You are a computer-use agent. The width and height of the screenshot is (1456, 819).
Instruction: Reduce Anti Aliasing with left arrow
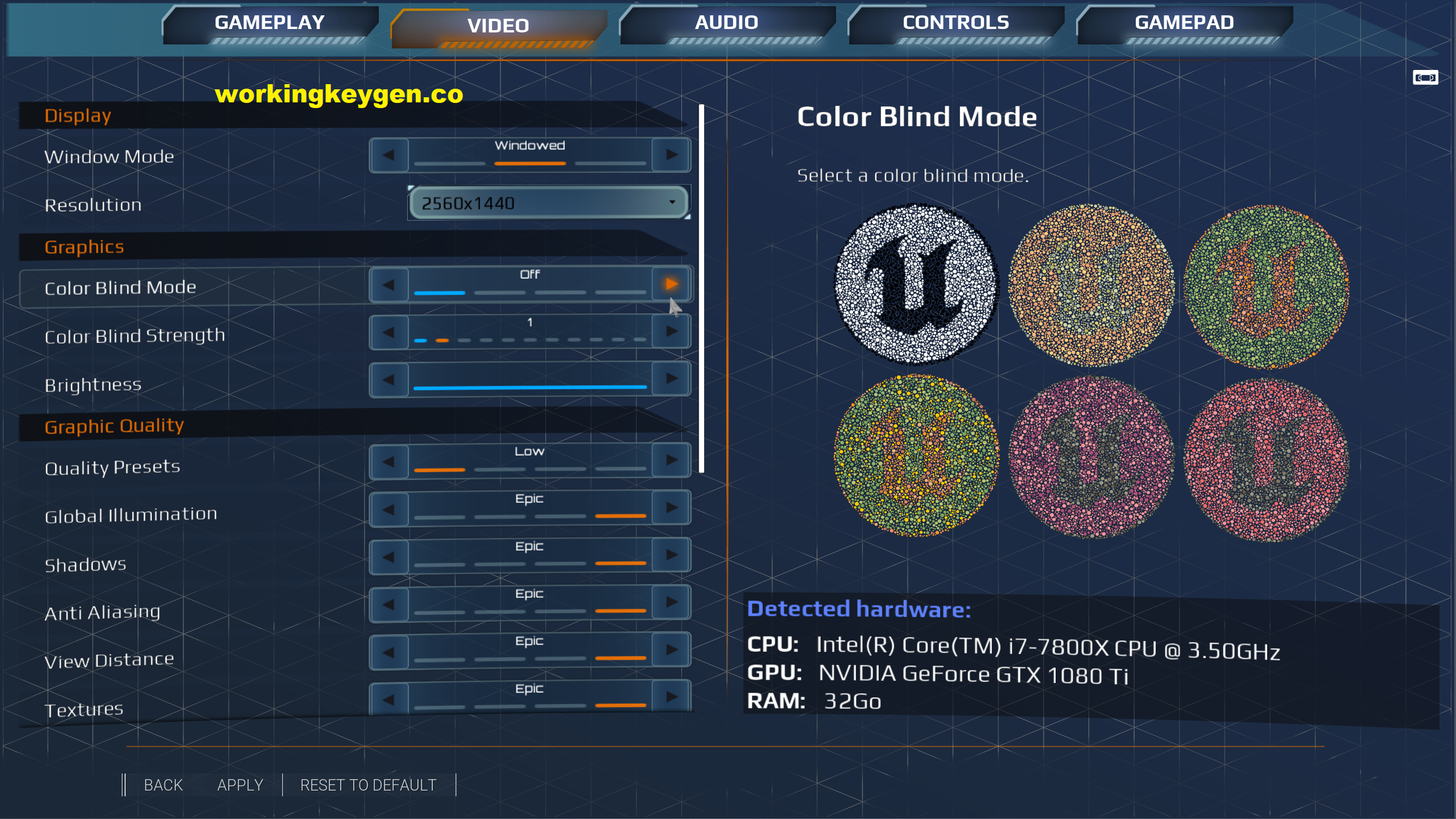389,603
